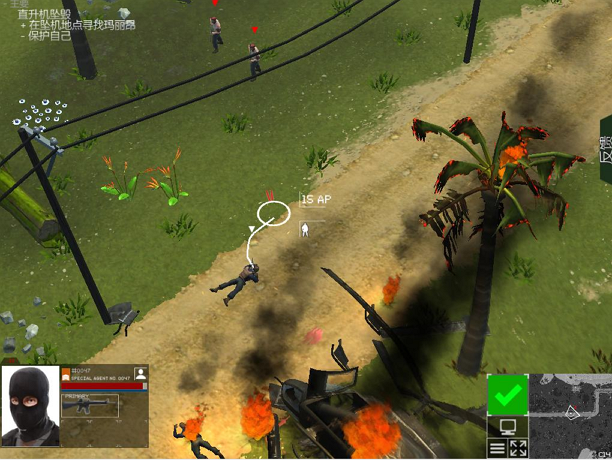
Task: Open the agent profile silhouette icon
Action: coord(141,373)
